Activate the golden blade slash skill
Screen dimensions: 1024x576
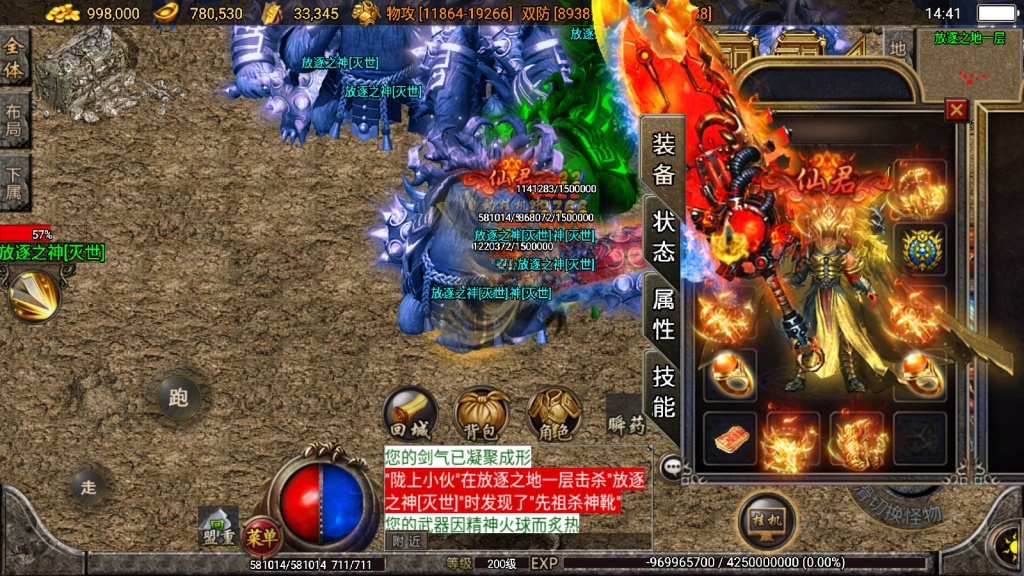coord(34,296)
